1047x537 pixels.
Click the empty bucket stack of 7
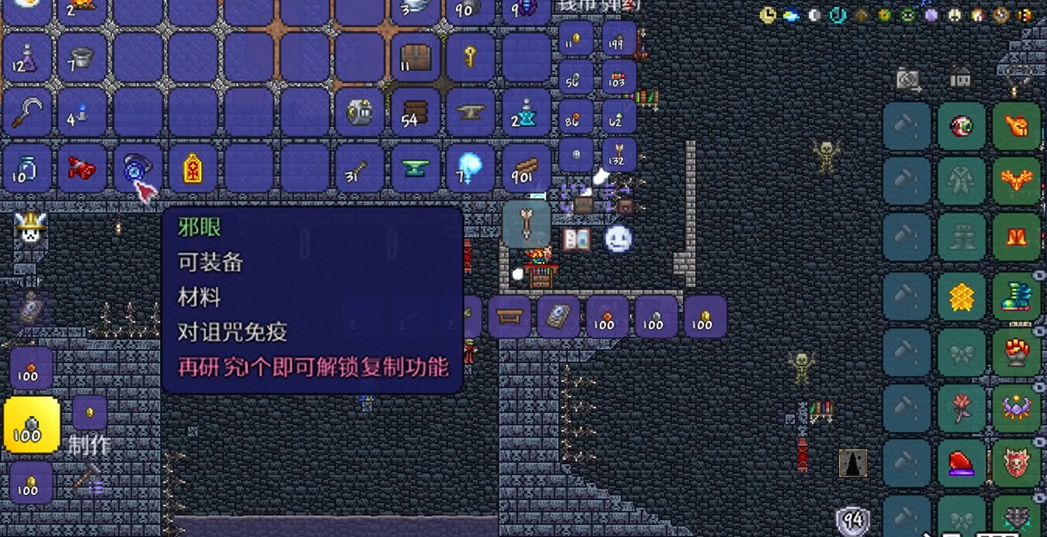(82, 58)
